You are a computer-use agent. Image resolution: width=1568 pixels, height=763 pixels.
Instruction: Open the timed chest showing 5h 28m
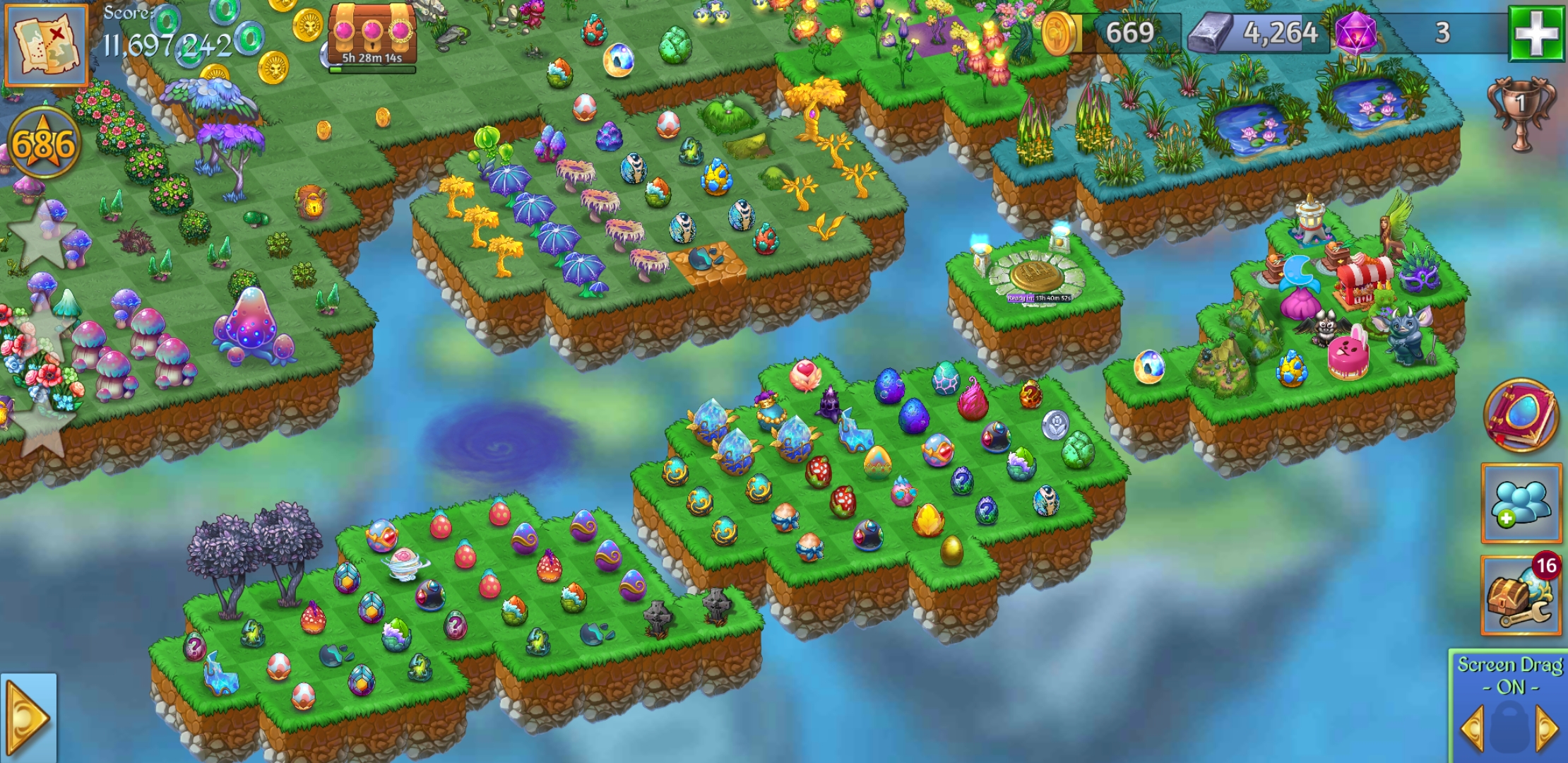pos(371,32)
